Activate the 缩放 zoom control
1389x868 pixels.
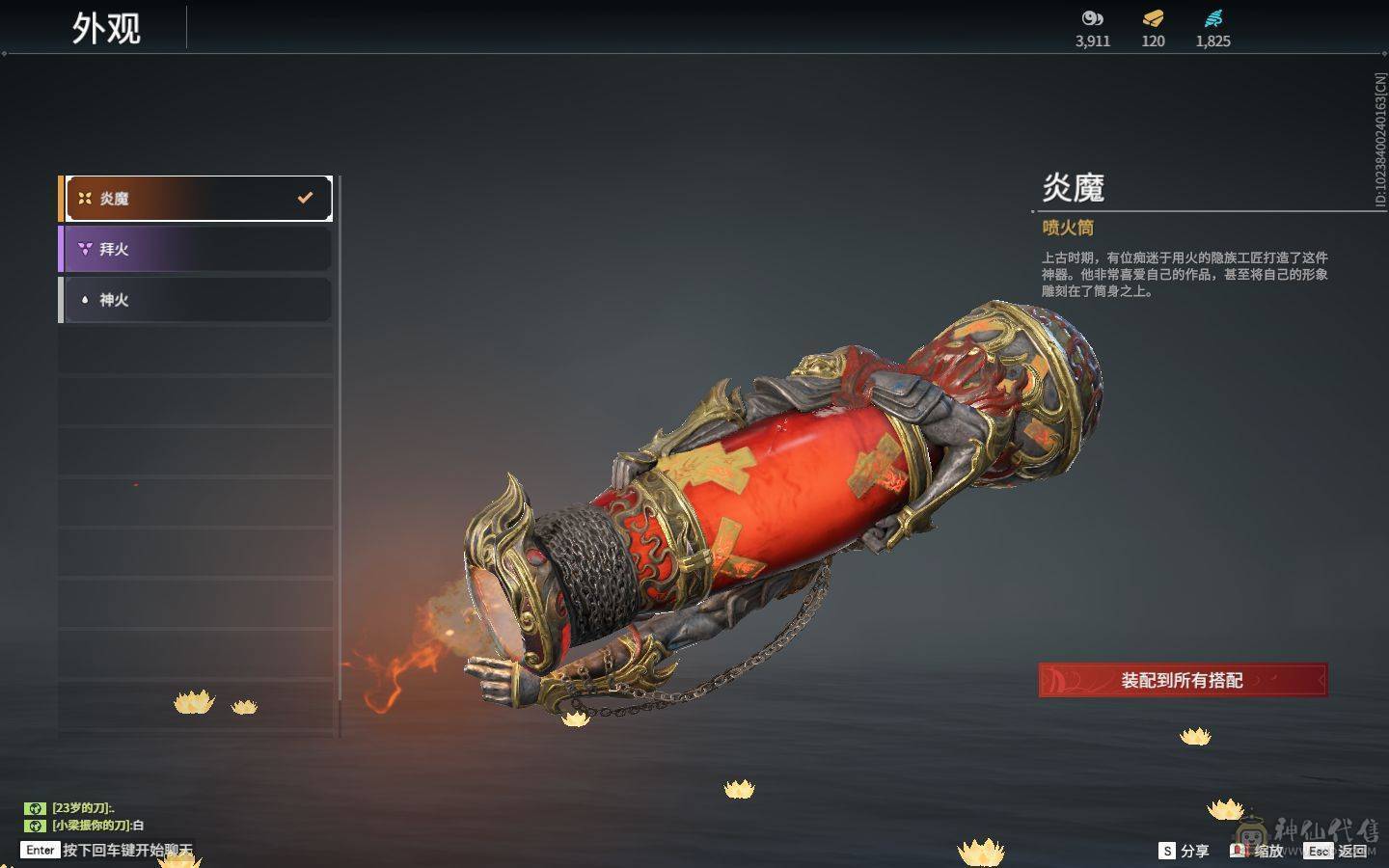pos(1258,851)
